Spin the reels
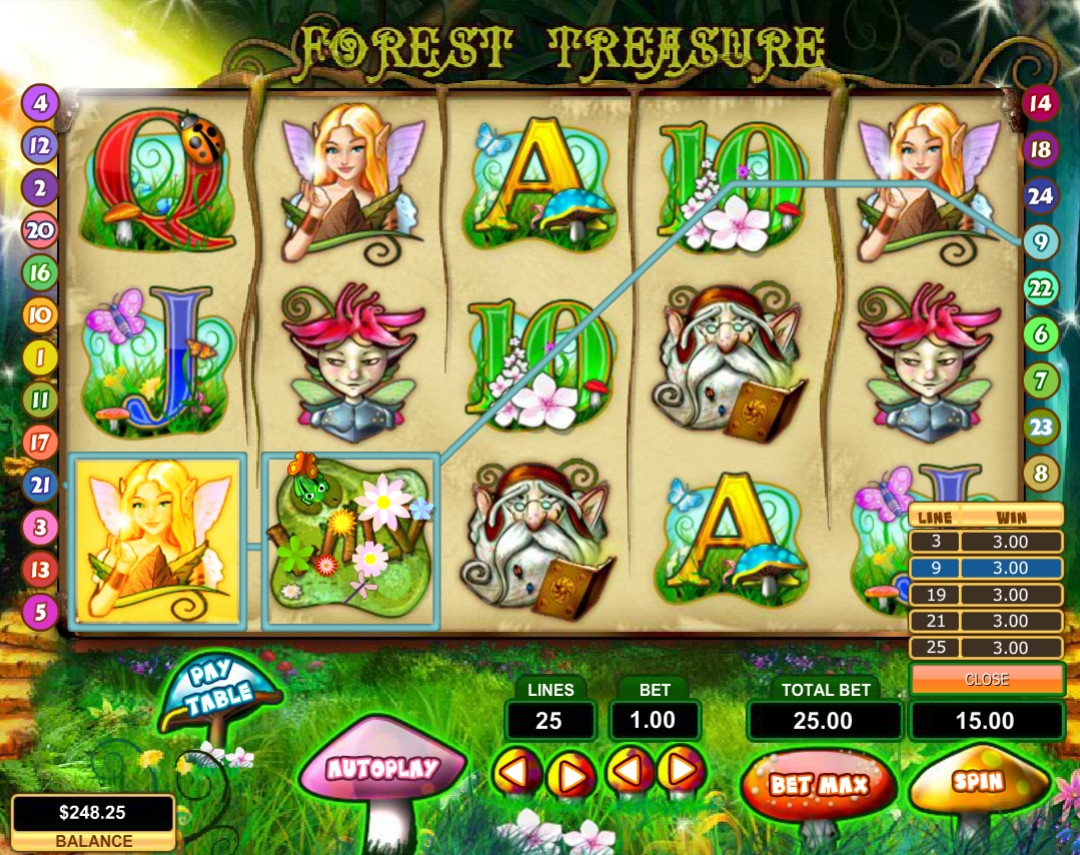This screenshot has height=855, width=1080. pyautogui.click(x=977, y=780)
